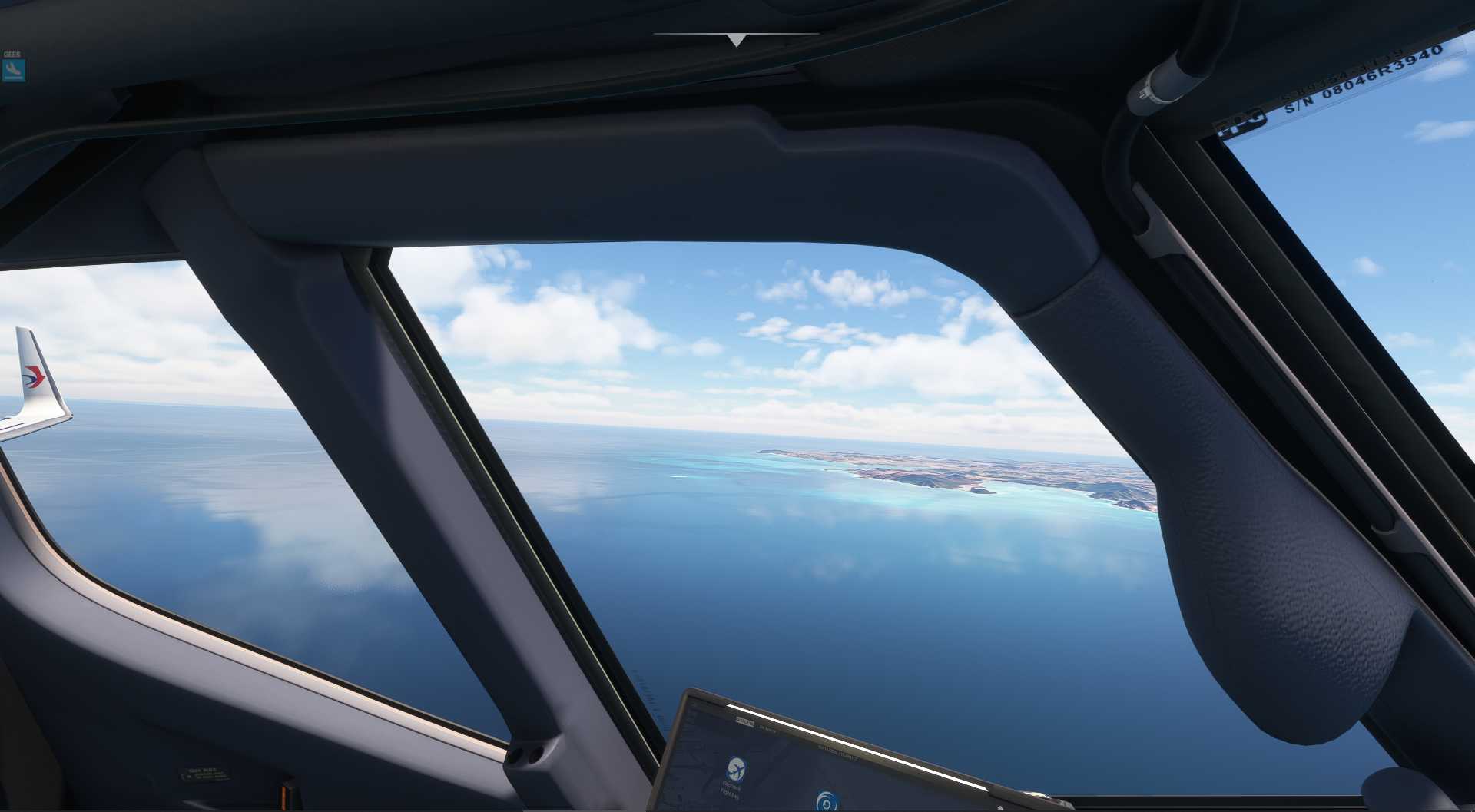The height and width of the screenshot is (812, 1475).
Task: Launch the blue swirl app on the tablet
Action: pyautogui.click(x=827, y=801)
